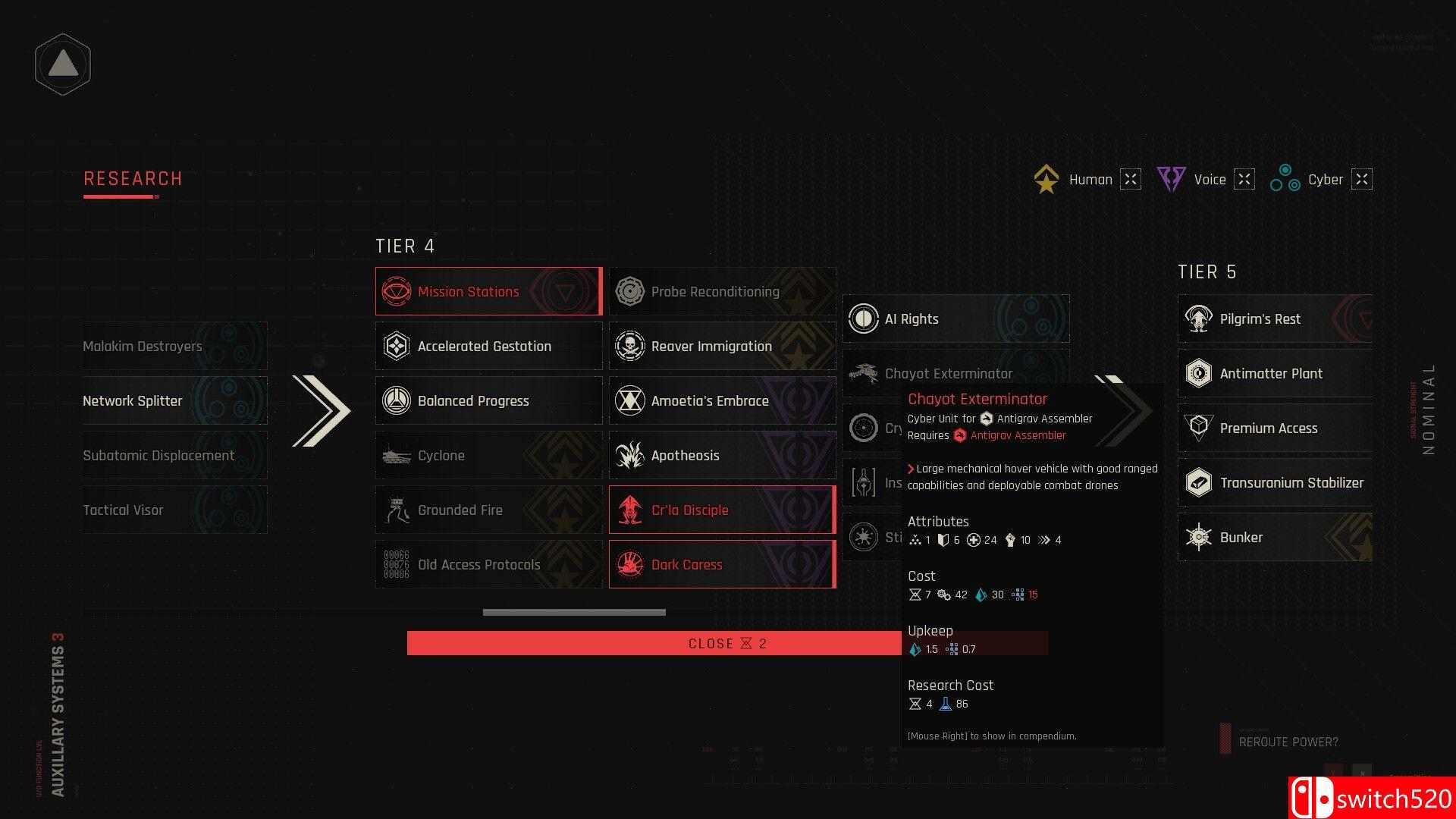
Task: Select Balanced Progress research
Action: (x=488, y=401)
